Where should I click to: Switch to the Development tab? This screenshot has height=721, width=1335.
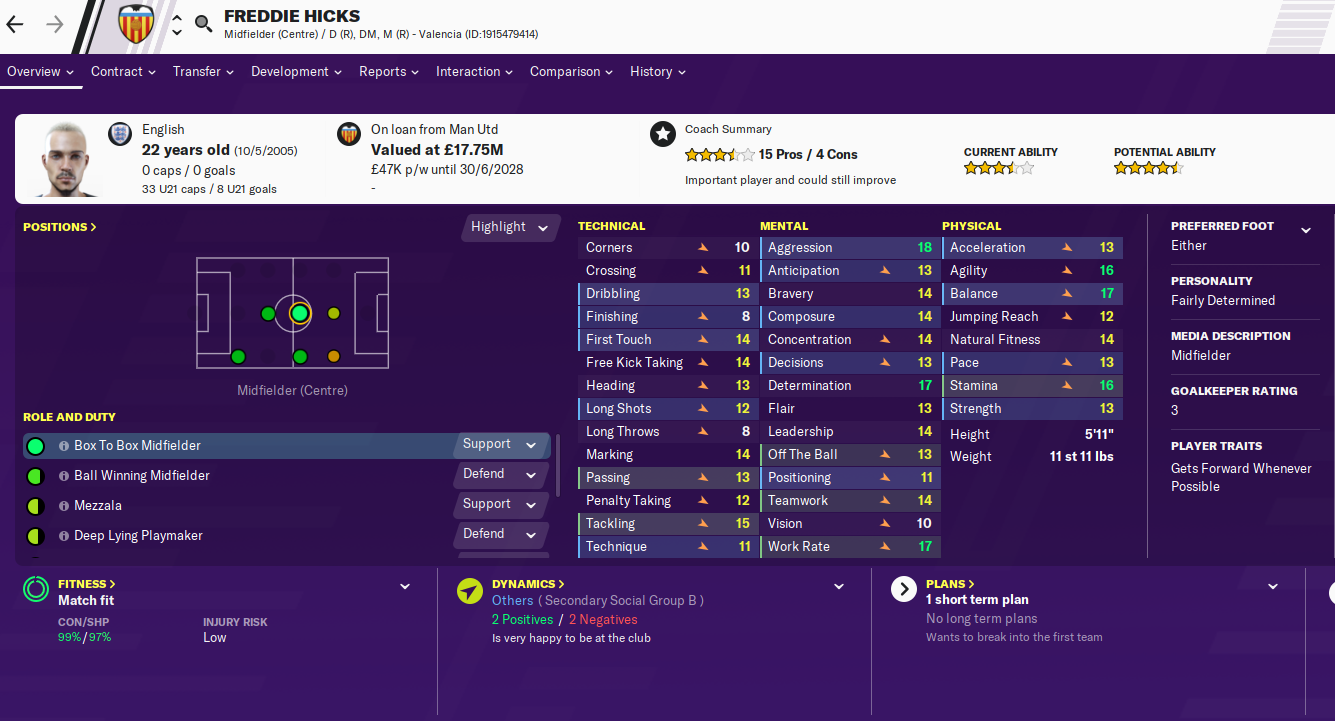click(297, 72)
